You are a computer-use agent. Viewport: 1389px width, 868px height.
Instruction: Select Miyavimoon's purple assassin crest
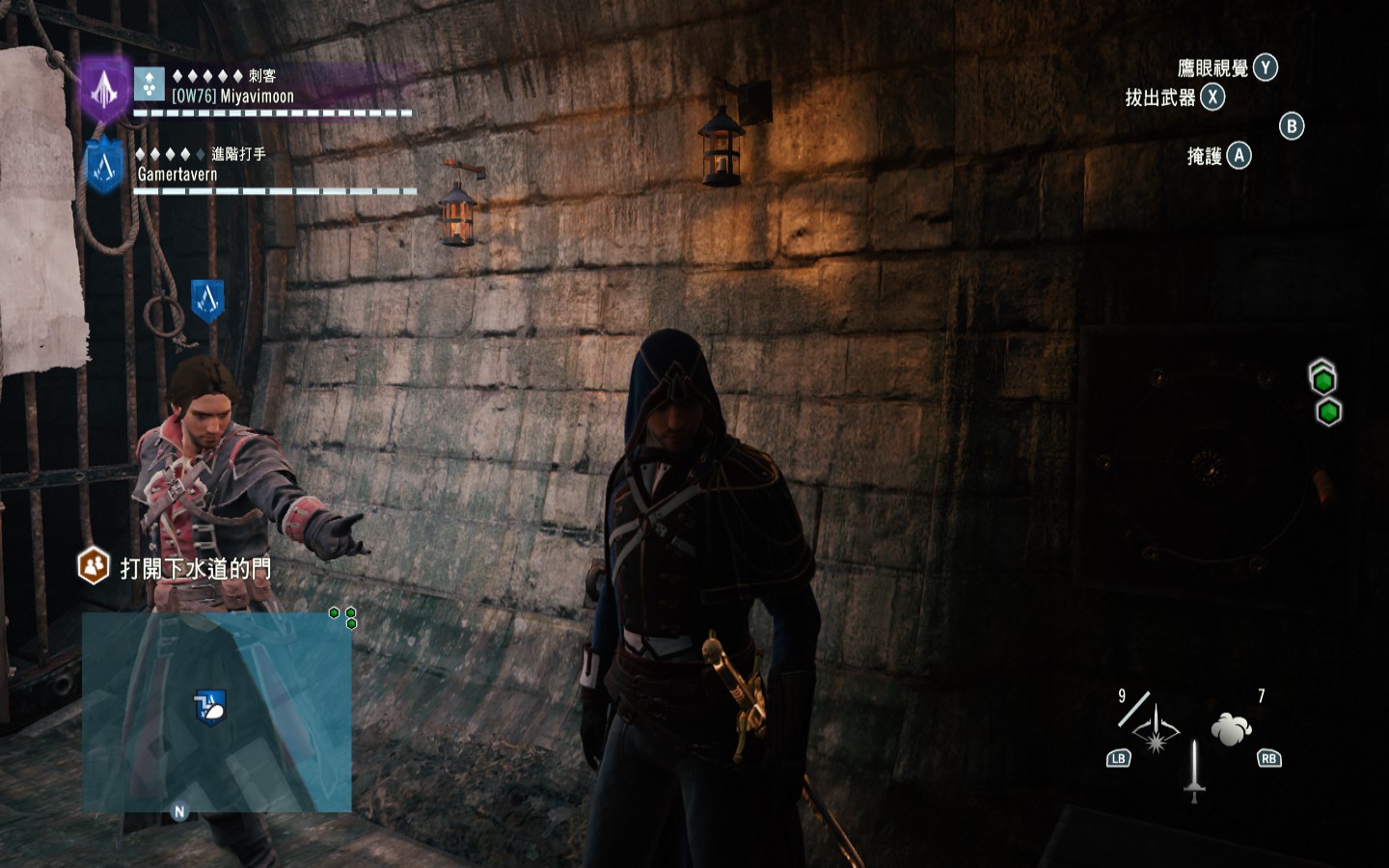103,89
